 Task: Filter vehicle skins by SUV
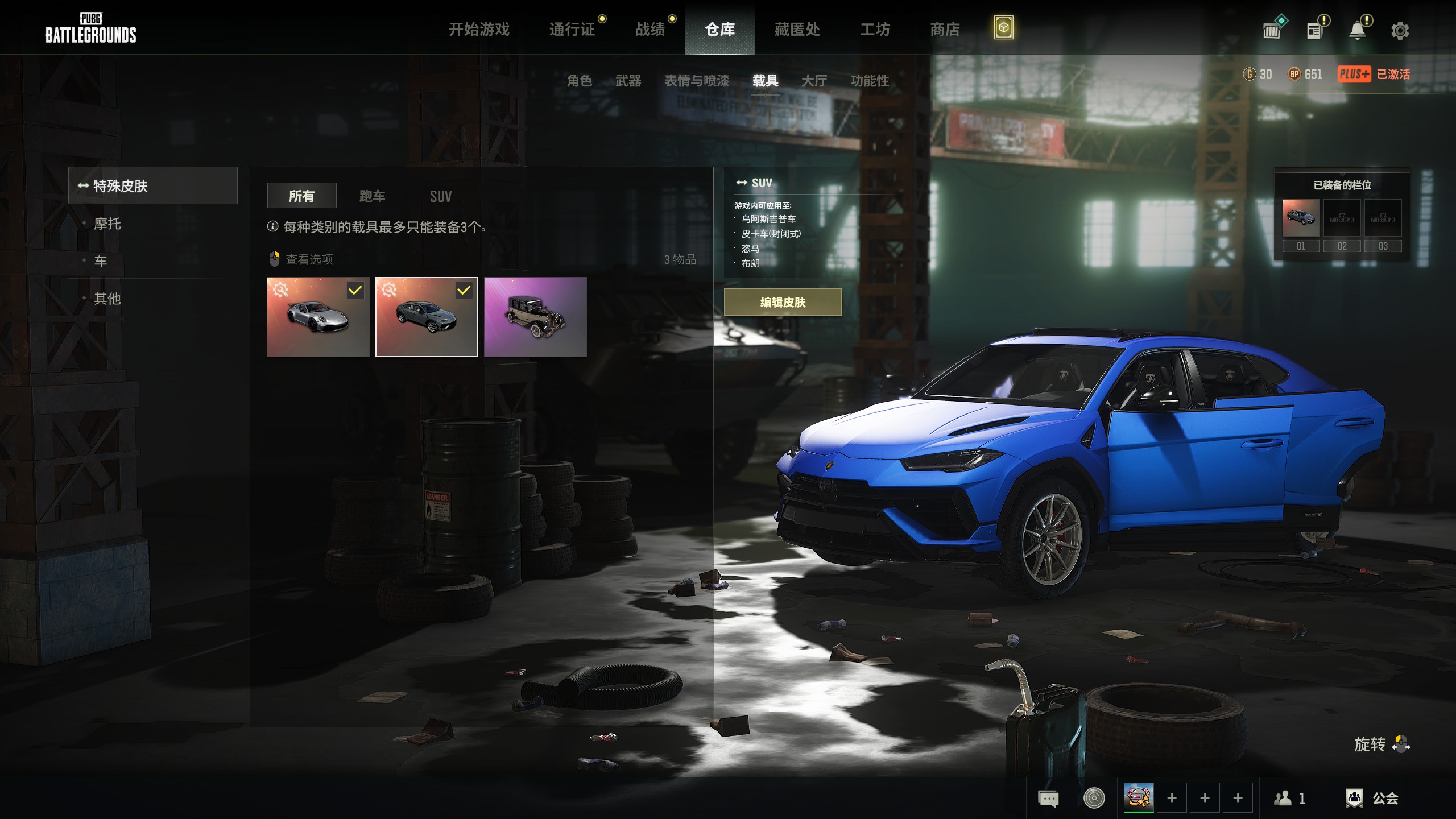tap(441, 196)
